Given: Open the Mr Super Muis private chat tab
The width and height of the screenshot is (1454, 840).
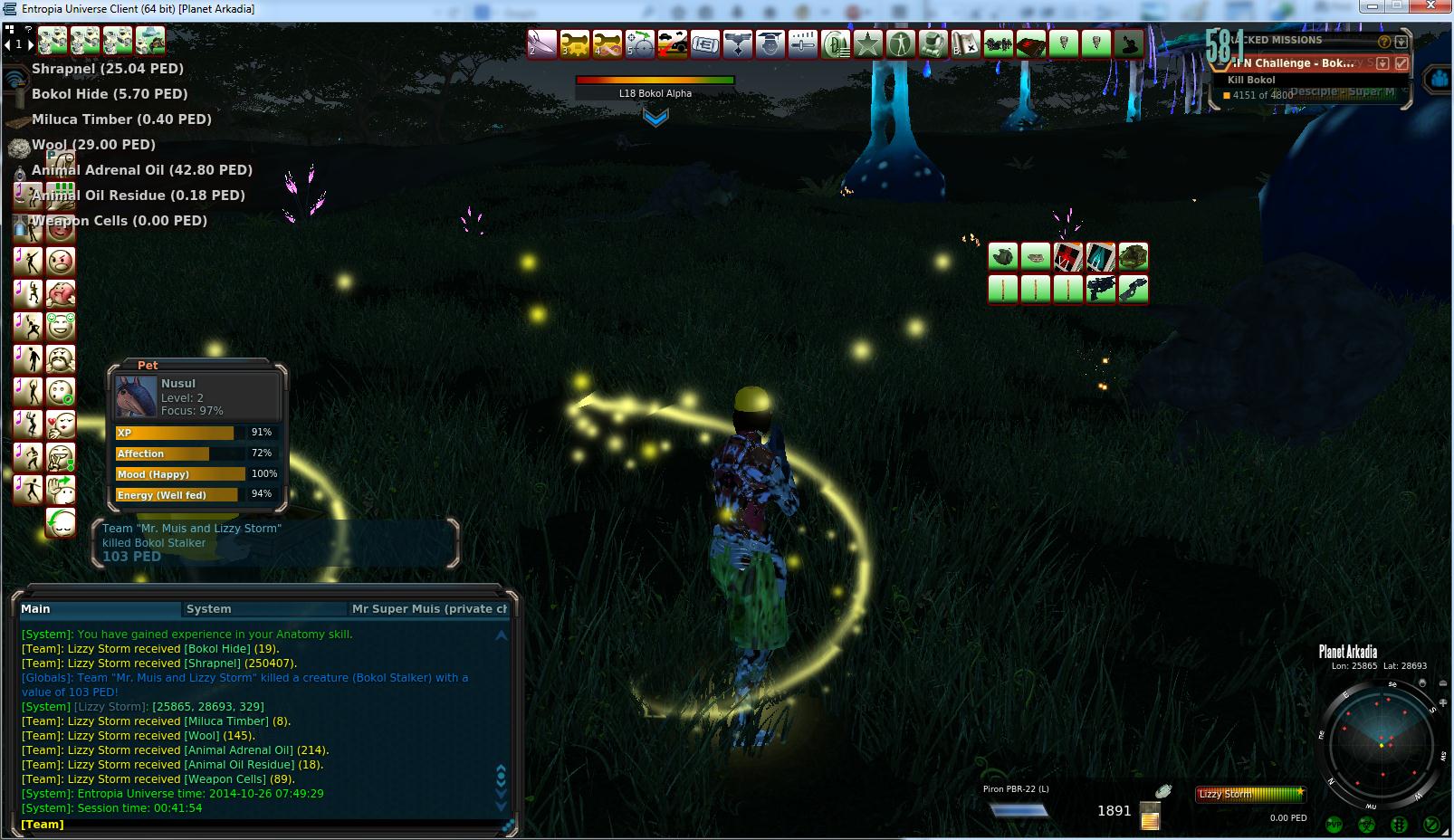Looking at the screenshot, I should pyautogui.click(x=429, y=609).
